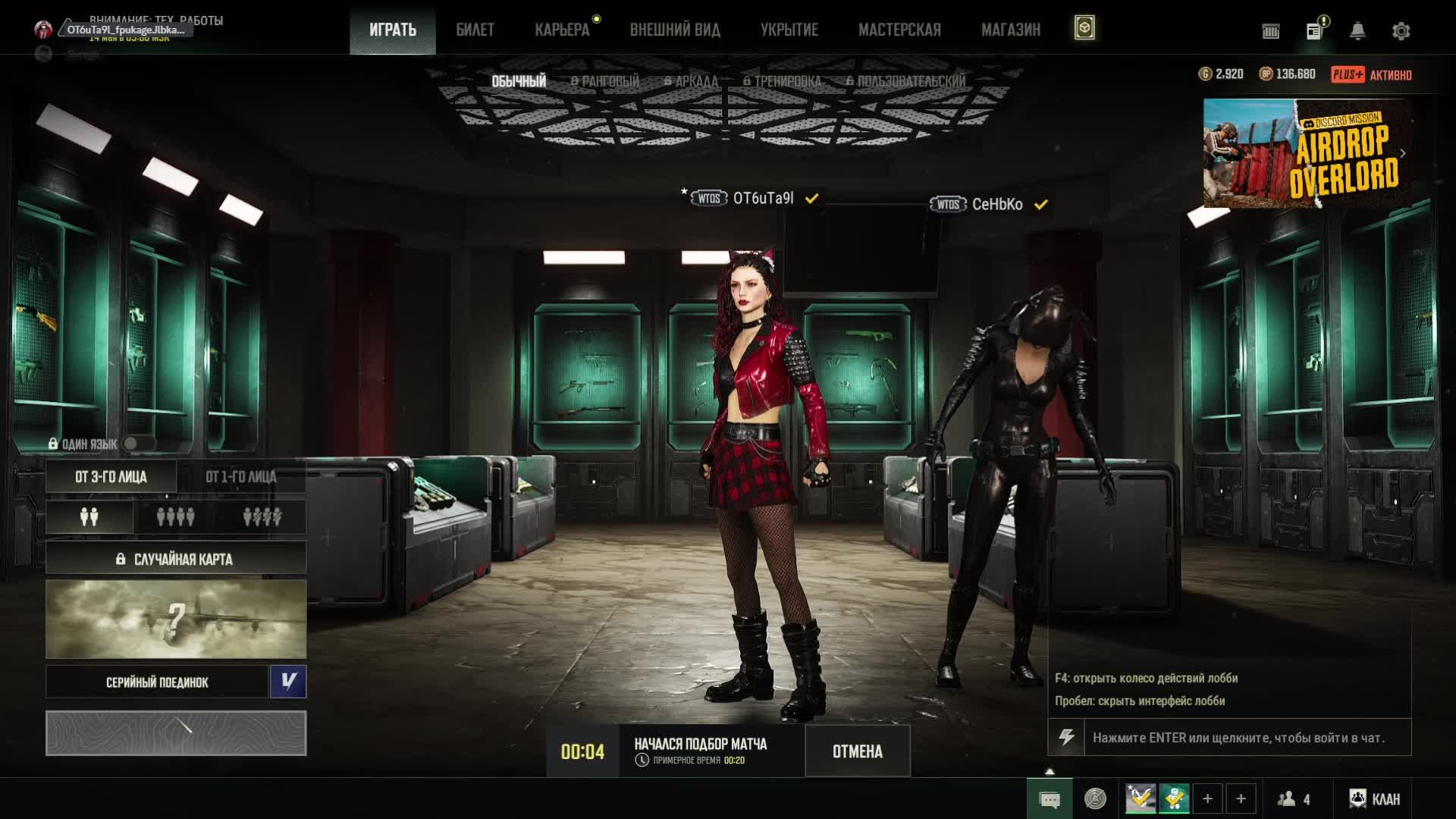The width and height of the screenshot is (1456, 819).
Task: Select the МАСТЕРСКАЯ tab
Action: coord(899,30)
